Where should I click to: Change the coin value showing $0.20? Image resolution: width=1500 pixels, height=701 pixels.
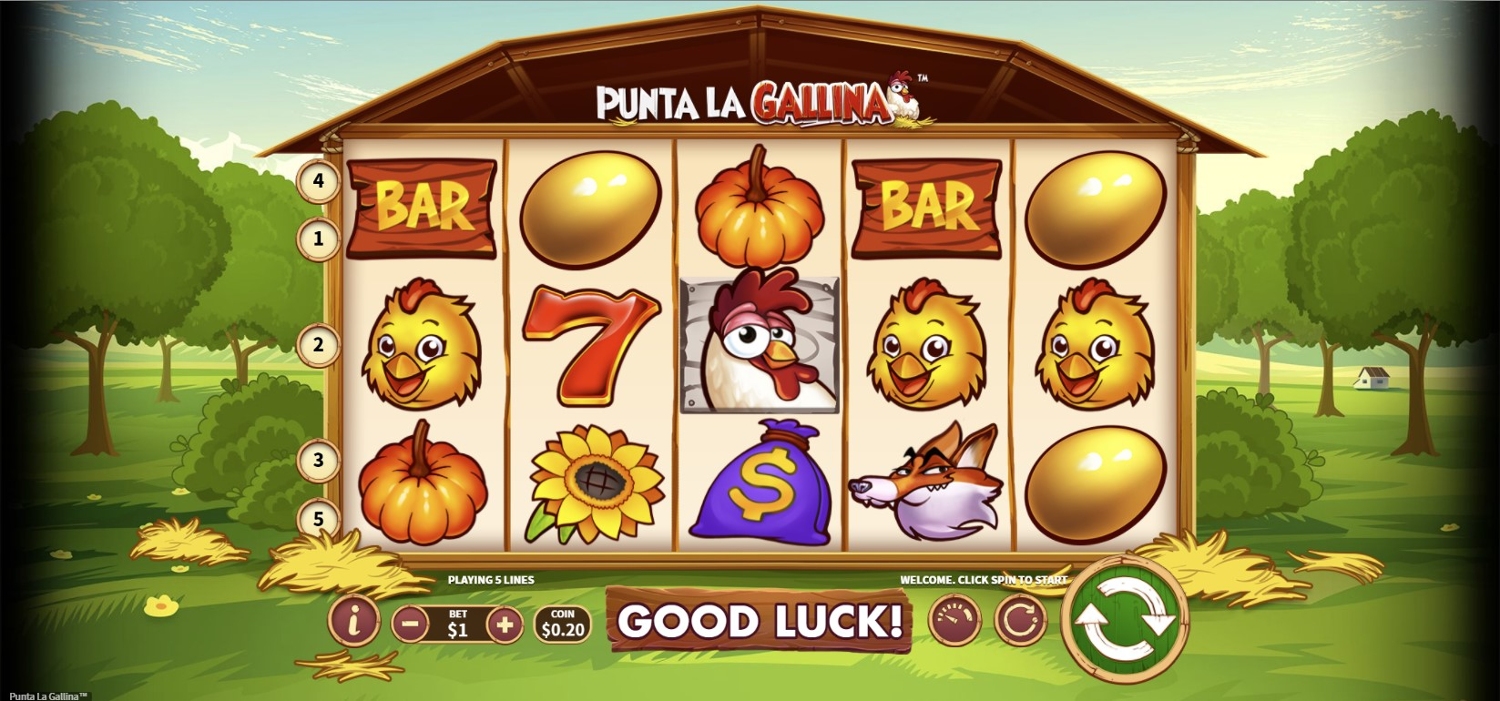[x=562, y=624]
